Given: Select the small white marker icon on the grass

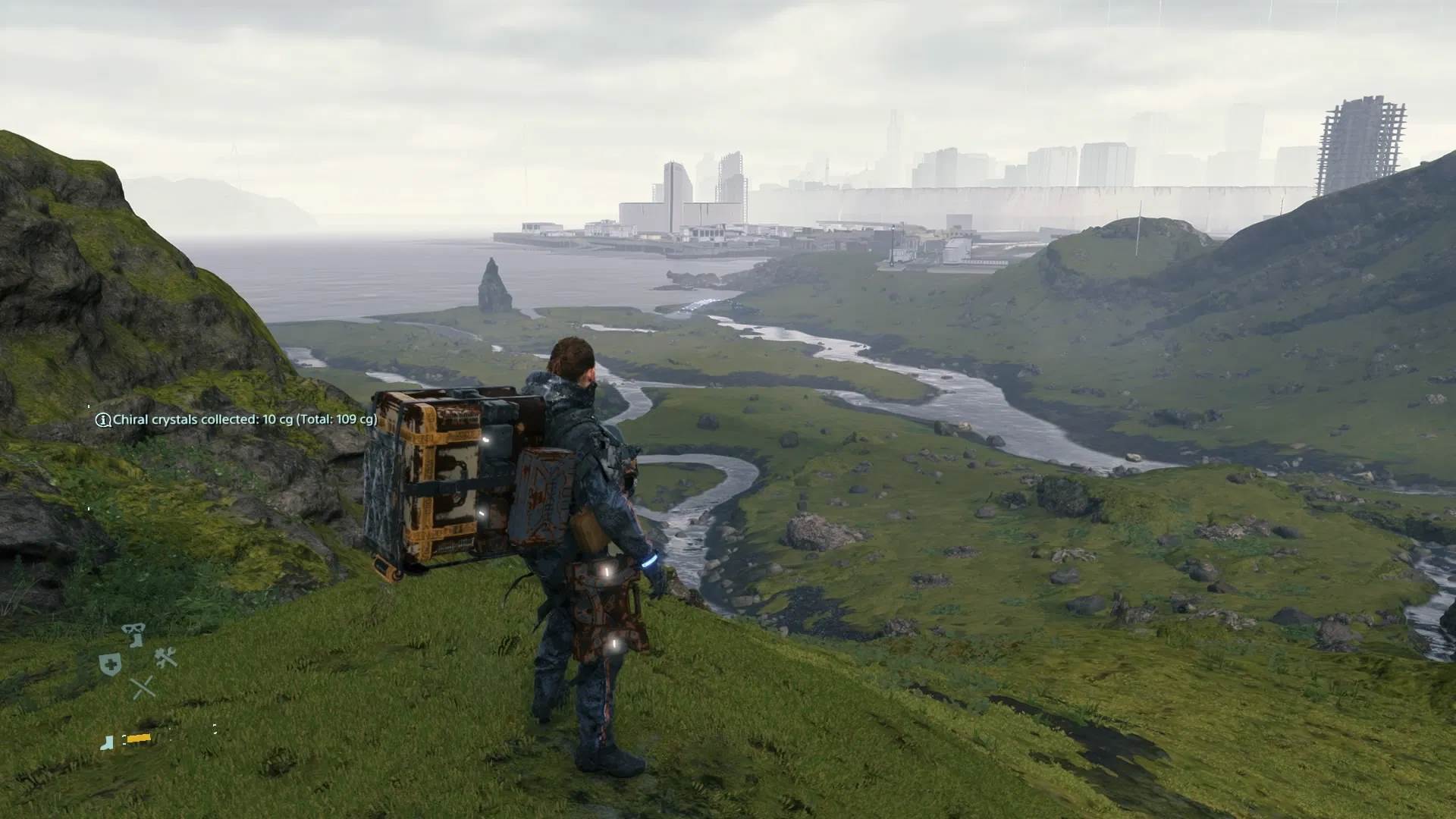Looking at the screenshot, I should pos(215,730).
